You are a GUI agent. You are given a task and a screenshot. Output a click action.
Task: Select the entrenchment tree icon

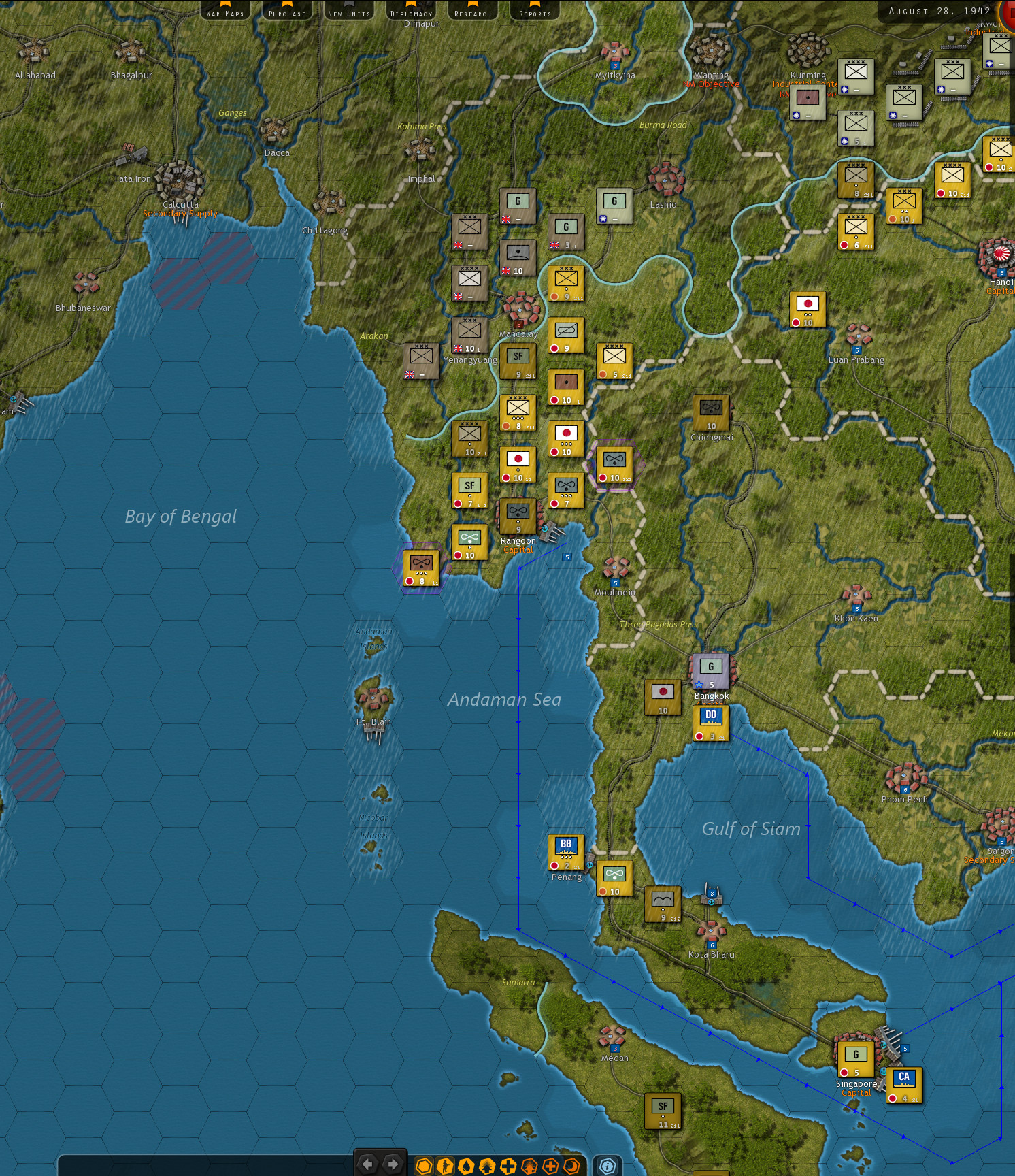[x=529, y=1165]
